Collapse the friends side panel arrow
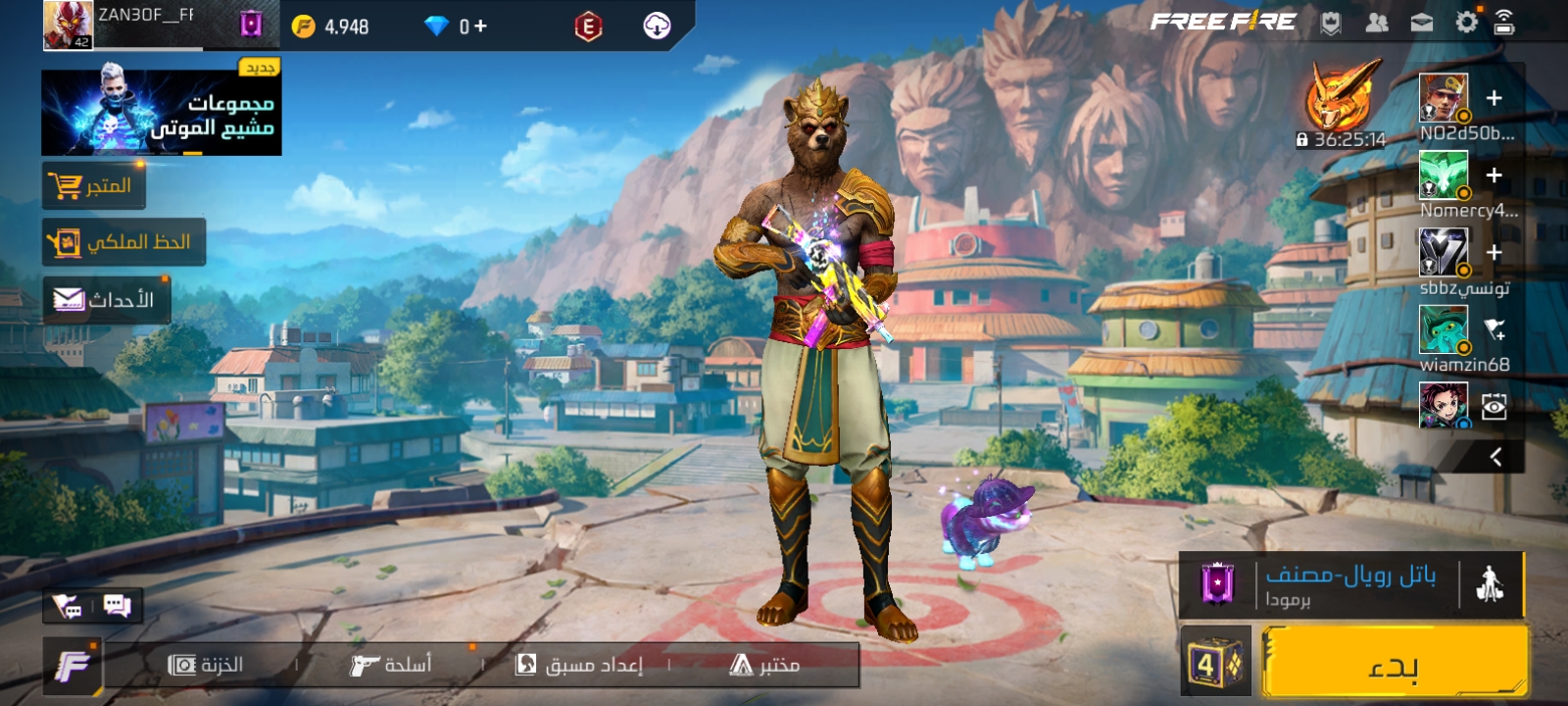Image resolution: width=1568 pixels, height=706 pixels. coord(1495,457)
